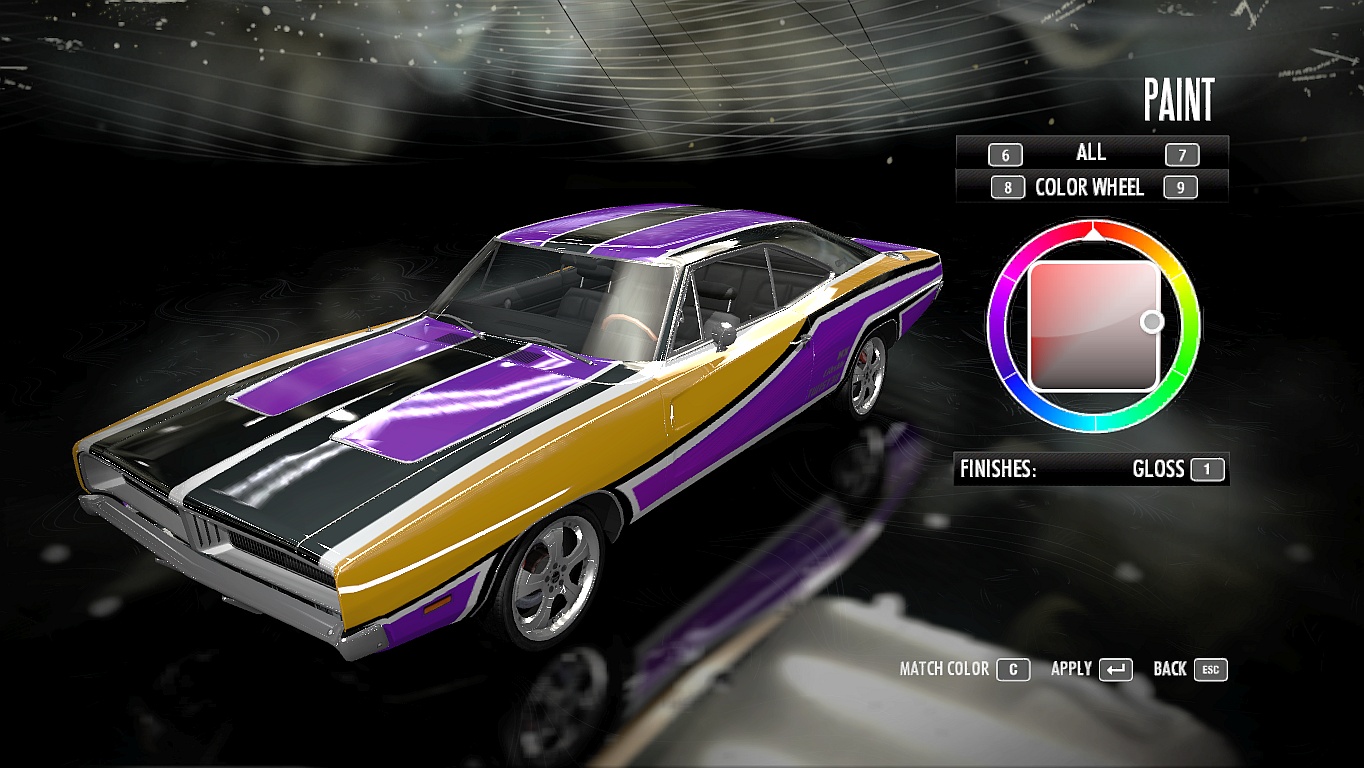Apply the selected paint color
The image size is (1364, 768).
click(1115, 670)
